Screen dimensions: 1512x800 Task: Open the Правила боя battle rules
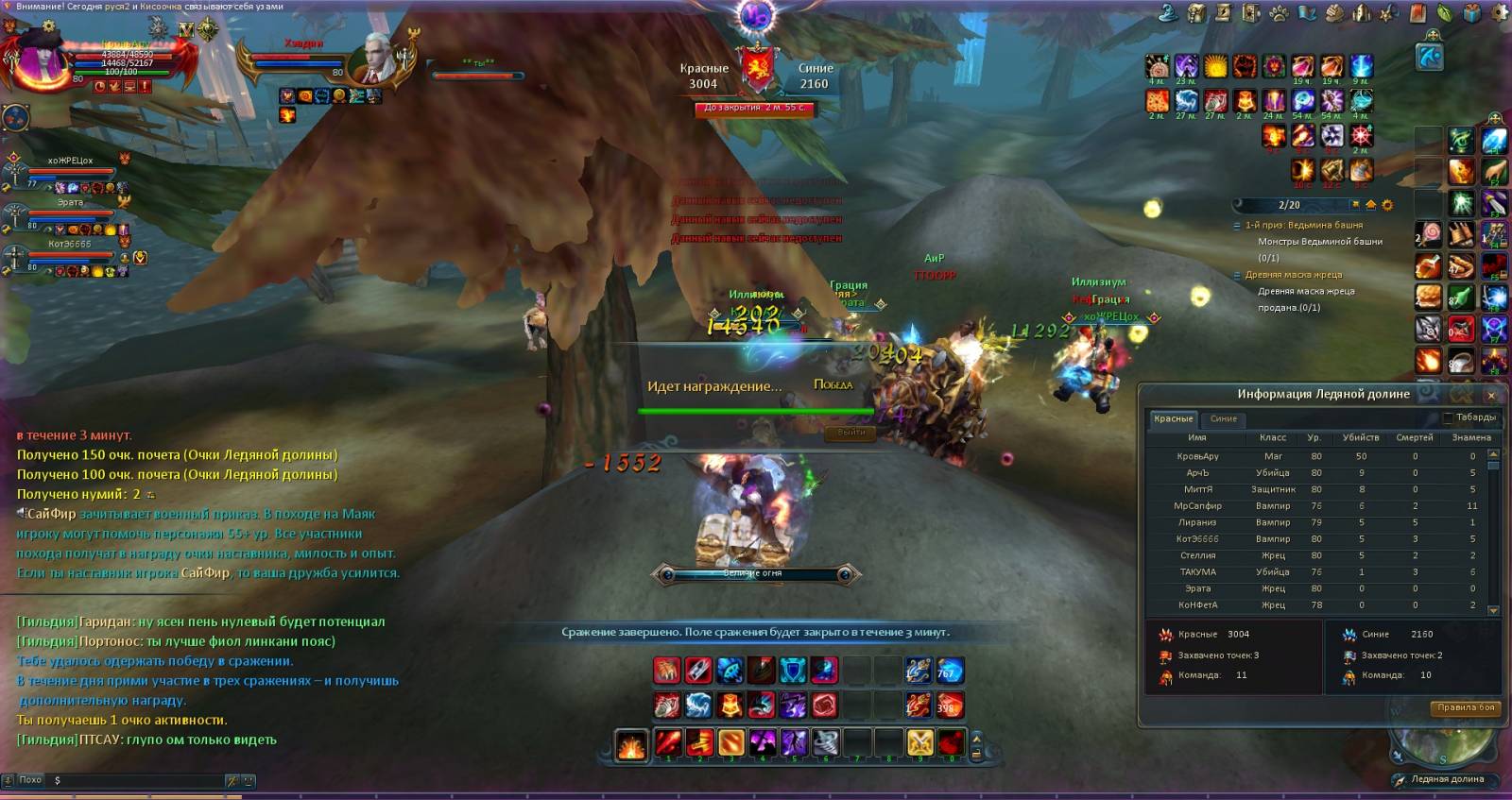(x=1466, y=707)
